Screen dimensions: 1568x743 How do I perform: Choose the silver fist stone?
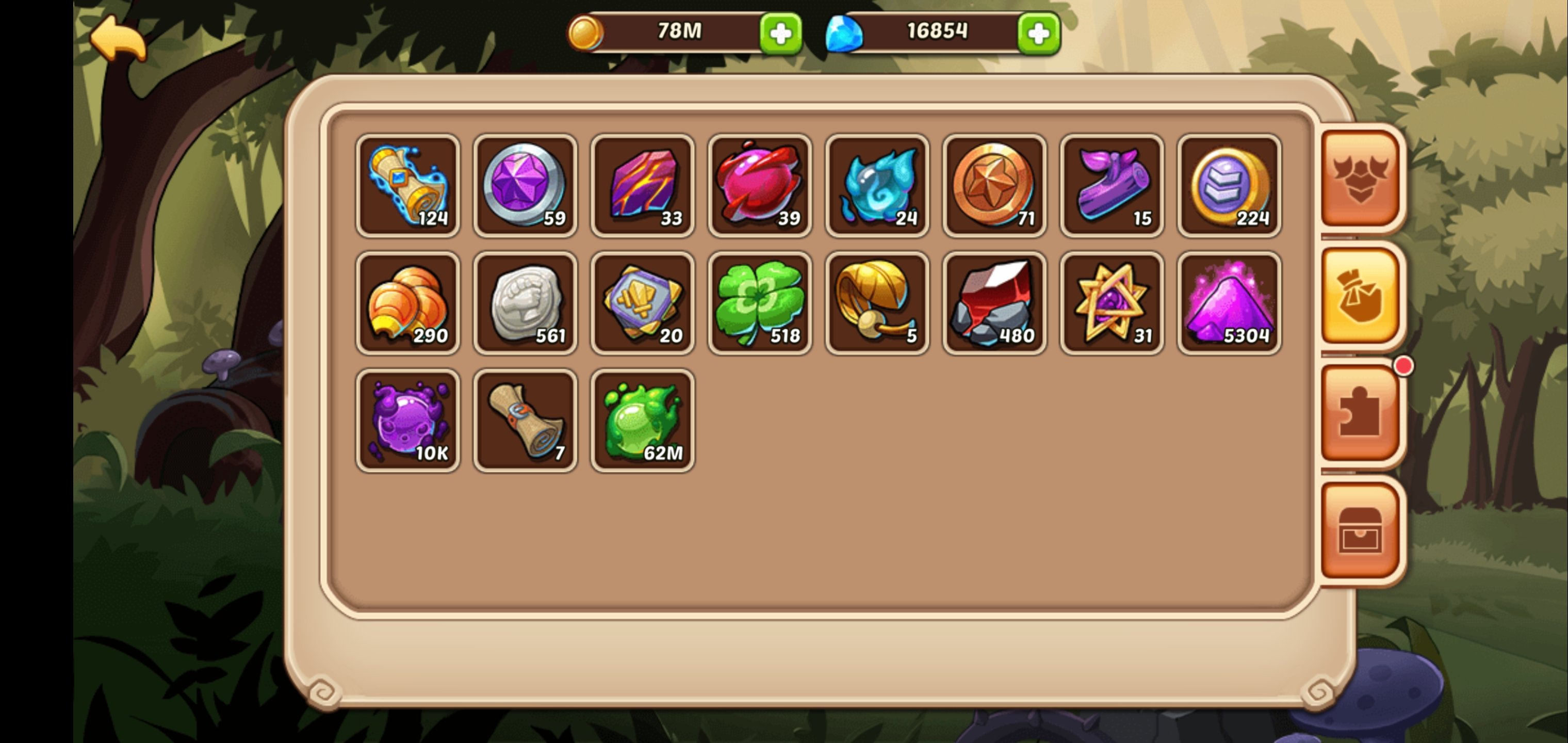coord(525,303)
